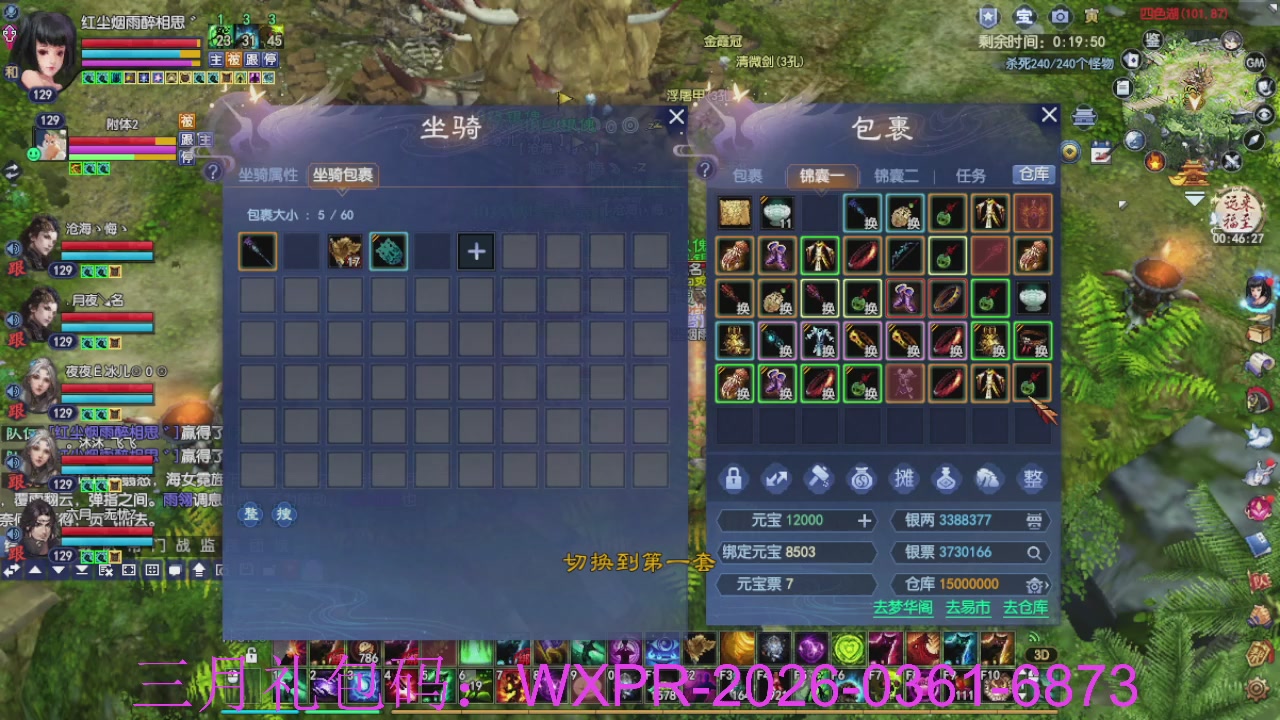Click the tidy (整) icon in the bag toolbar
The height and width of the screenshot is (720, 1280).
point(1032,479)
